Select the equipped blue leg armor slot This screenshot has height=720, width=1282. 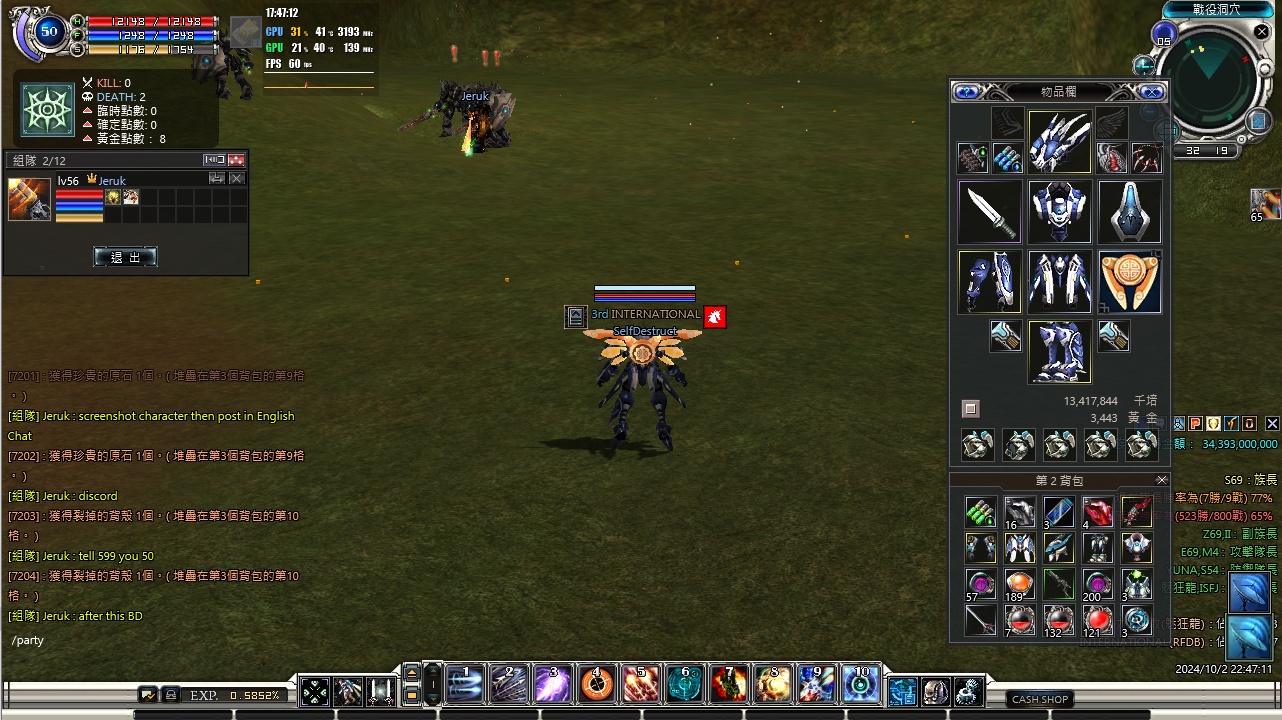(x=1060, y=352)
